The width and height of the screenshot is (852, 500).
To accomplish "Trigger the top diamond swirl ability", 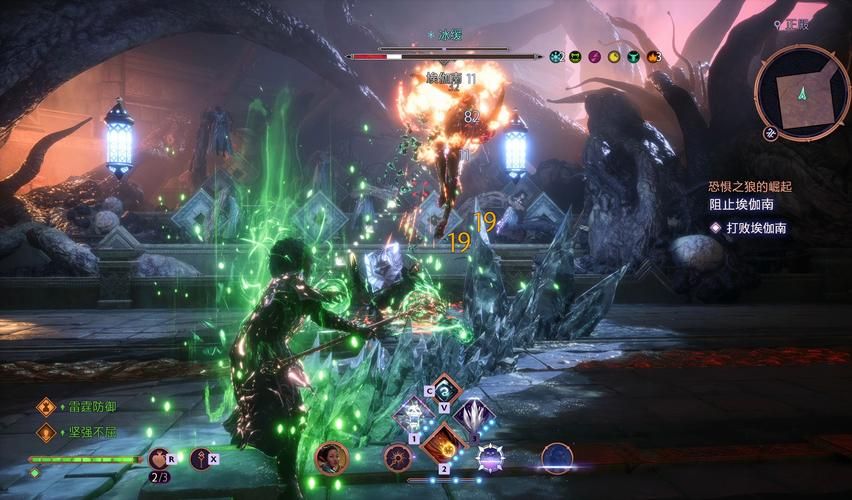I will click(443, 390).
